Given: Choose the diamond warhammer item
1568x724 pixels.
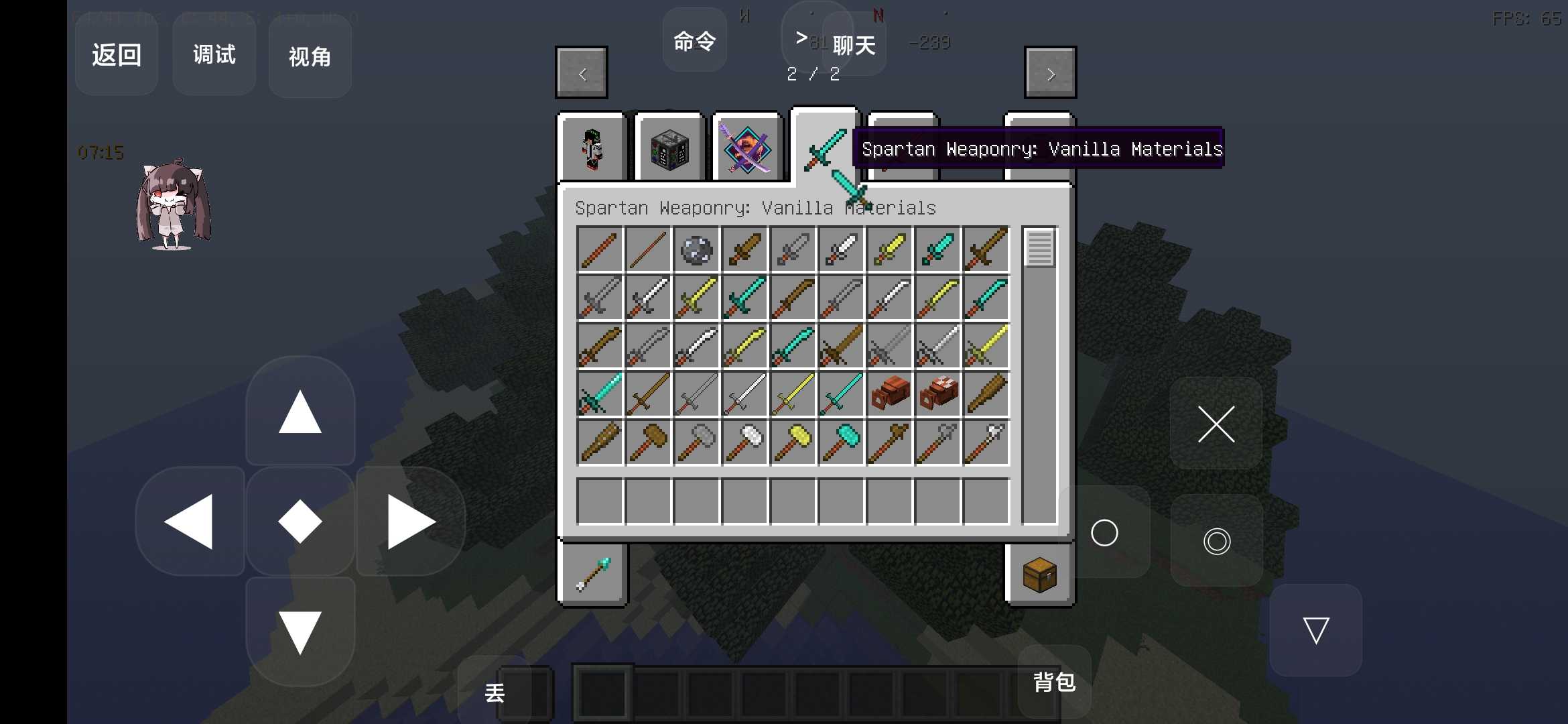Looking at the screenshot, I should [842, 442].
